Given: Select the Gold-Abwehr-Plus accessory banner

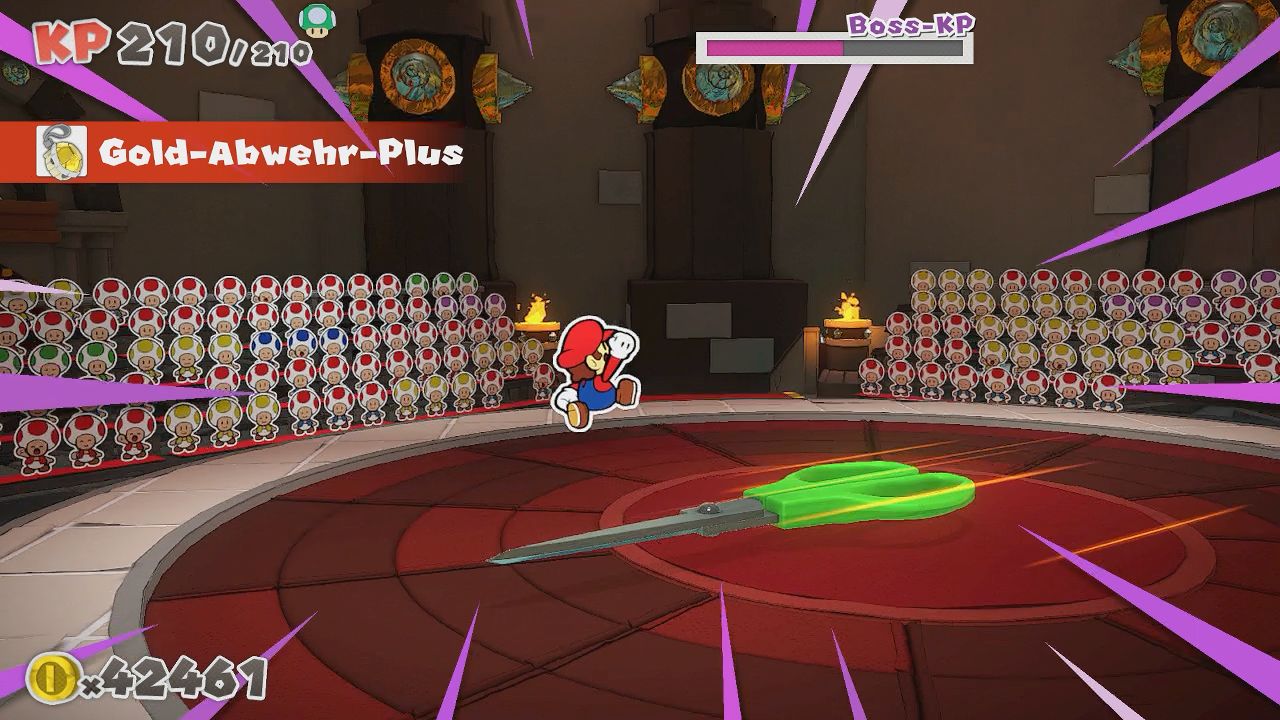Looking at the screenshot, I should [250, 153].
